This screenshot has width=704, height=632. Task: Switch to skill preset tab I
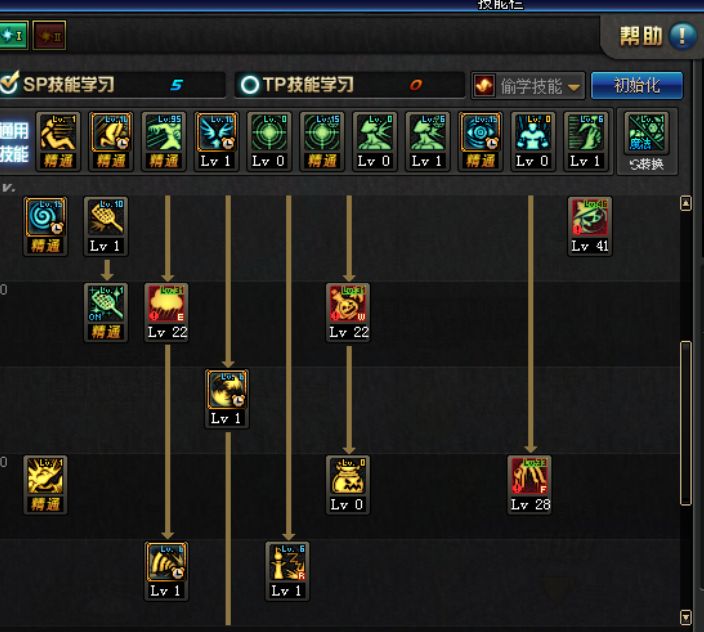click(13, 36)
